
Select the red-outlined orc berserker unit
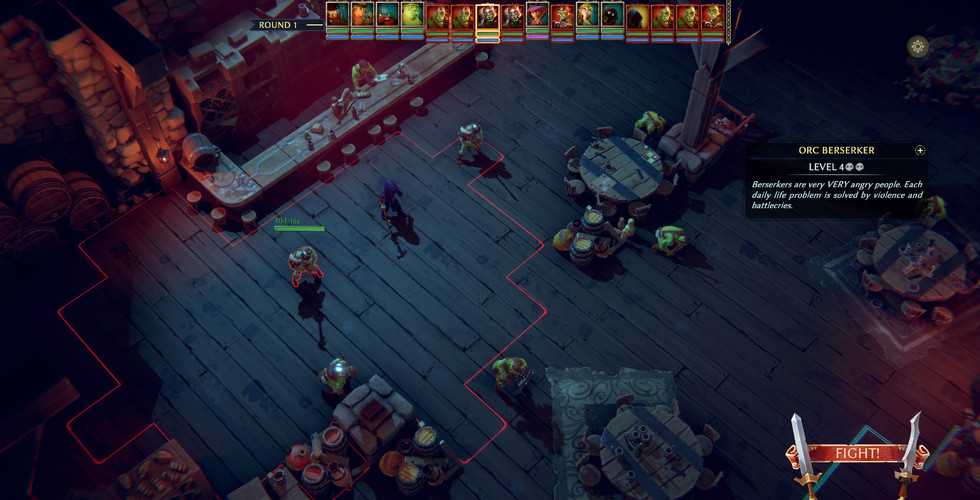pyautogui.click(x=302, y=264)
